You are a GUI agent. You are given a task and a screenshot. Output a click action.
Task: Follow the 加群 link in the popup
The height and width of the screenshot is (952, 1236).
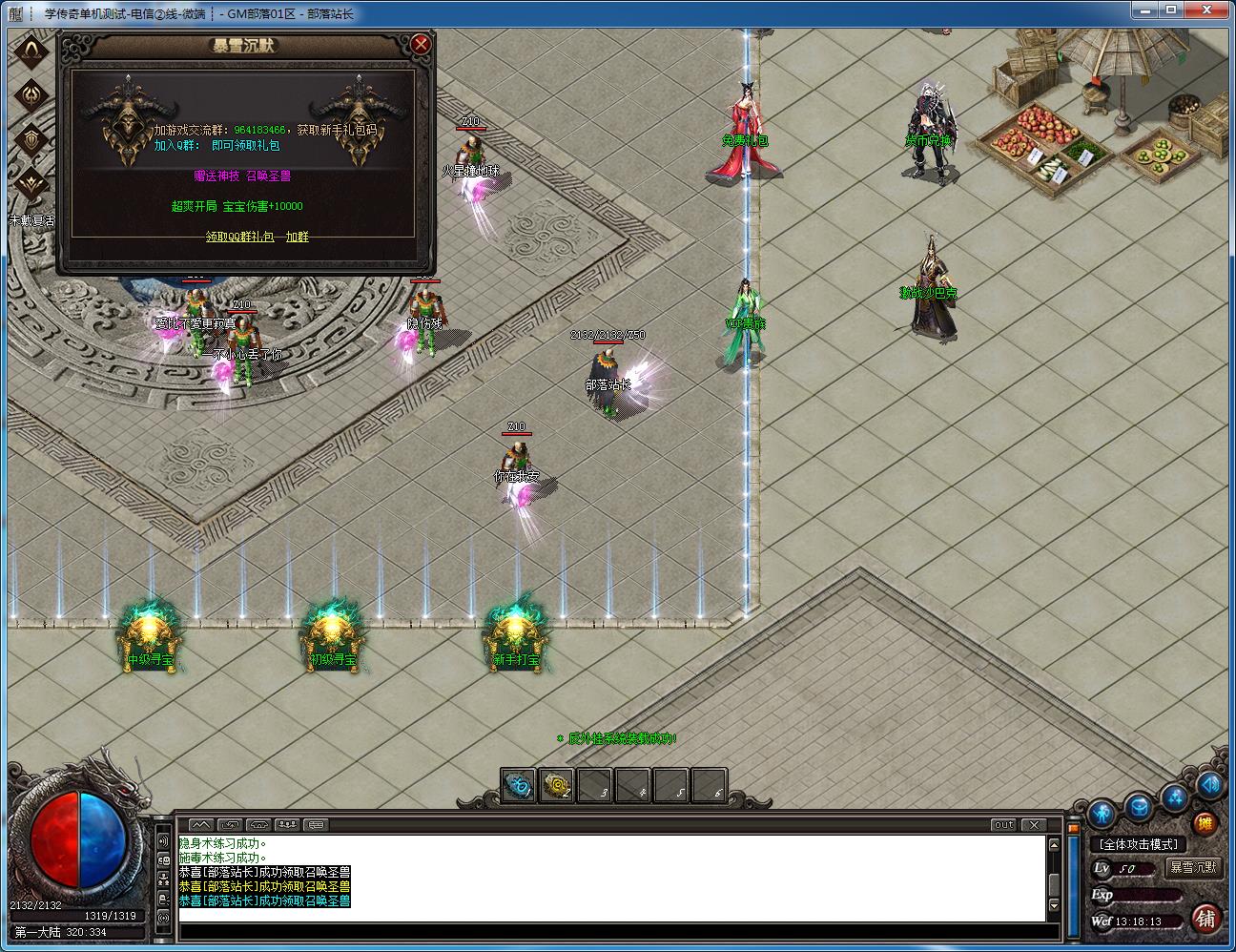pyautogui.click(x=297, y=237)
